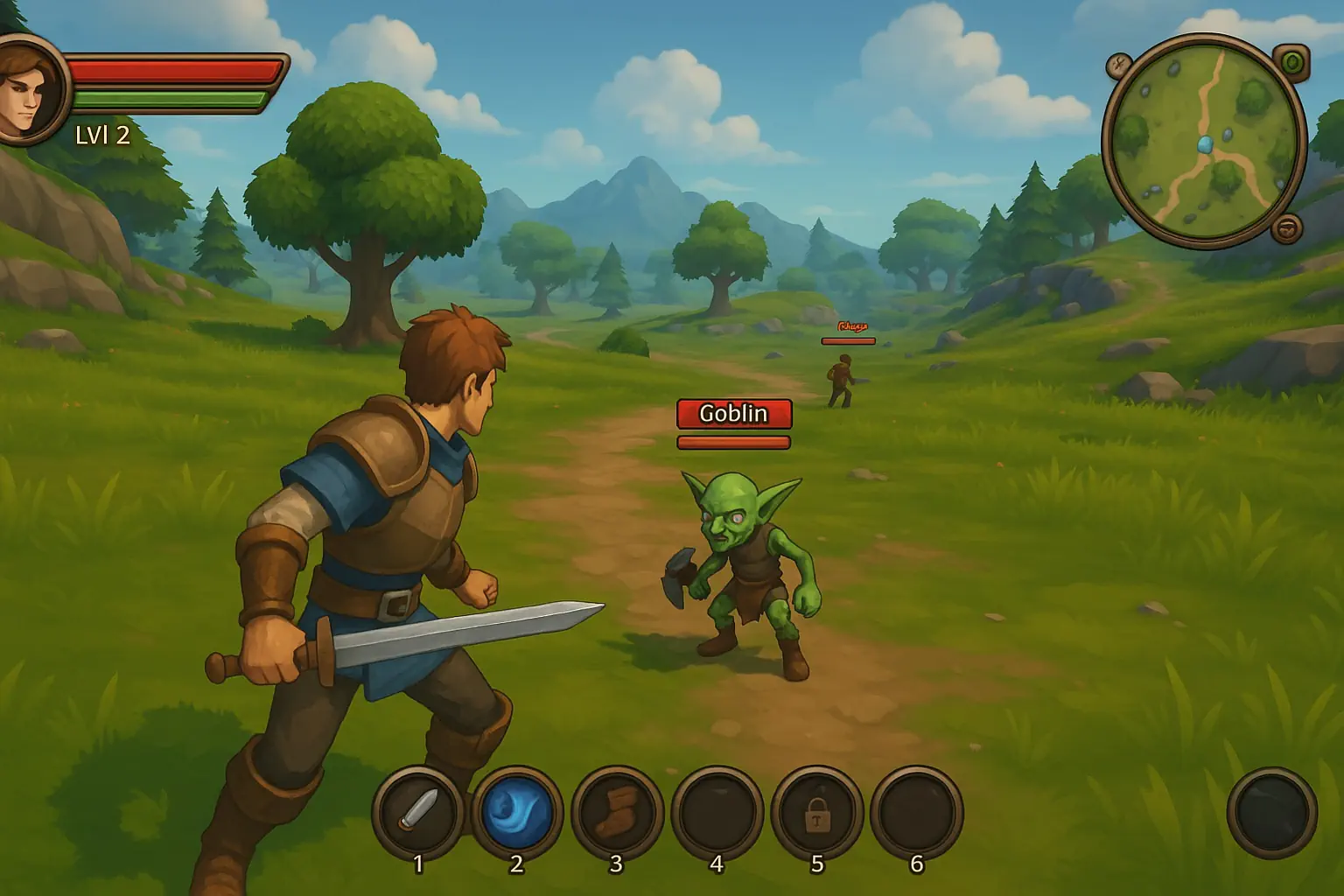The image size is (1344, 896).
Task: Activate the sword attack in slot 1
Action: (x=418, y=811)
